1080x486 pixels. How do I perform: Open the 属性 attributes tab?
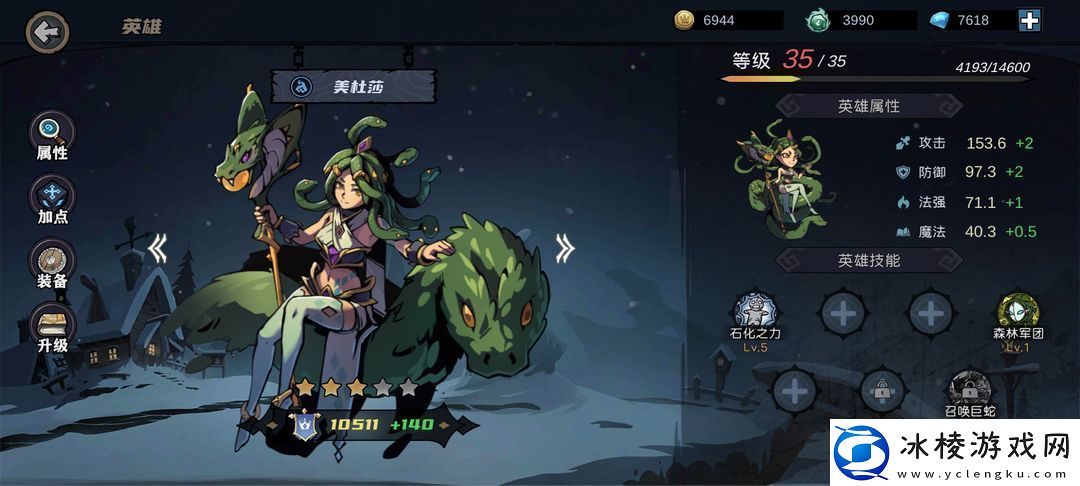tap(52, 135)
